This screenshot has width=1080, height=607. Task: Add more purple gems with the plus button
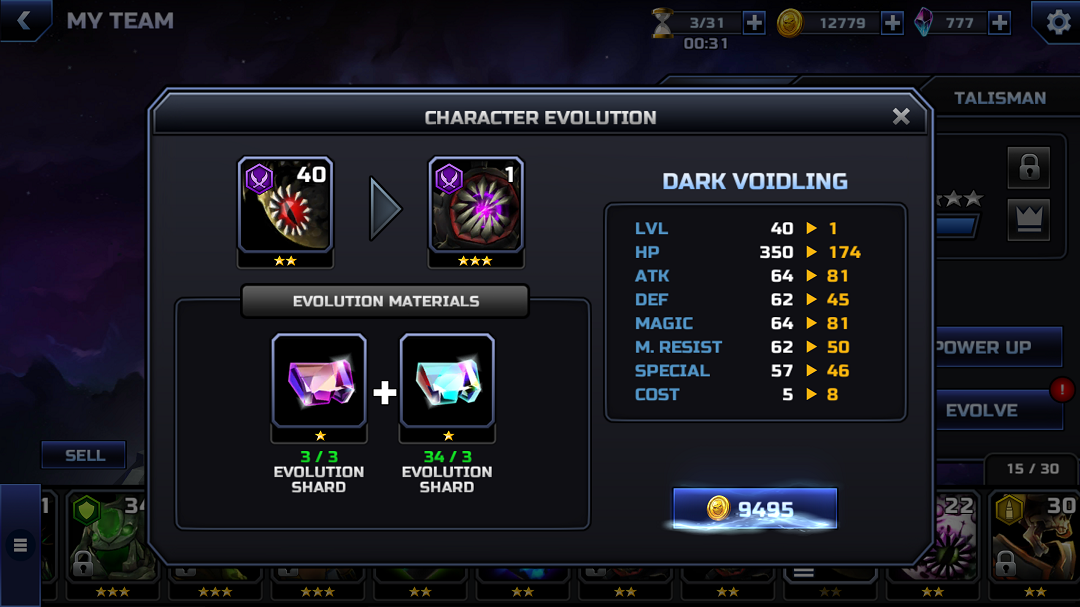click(x=999, y=22)
